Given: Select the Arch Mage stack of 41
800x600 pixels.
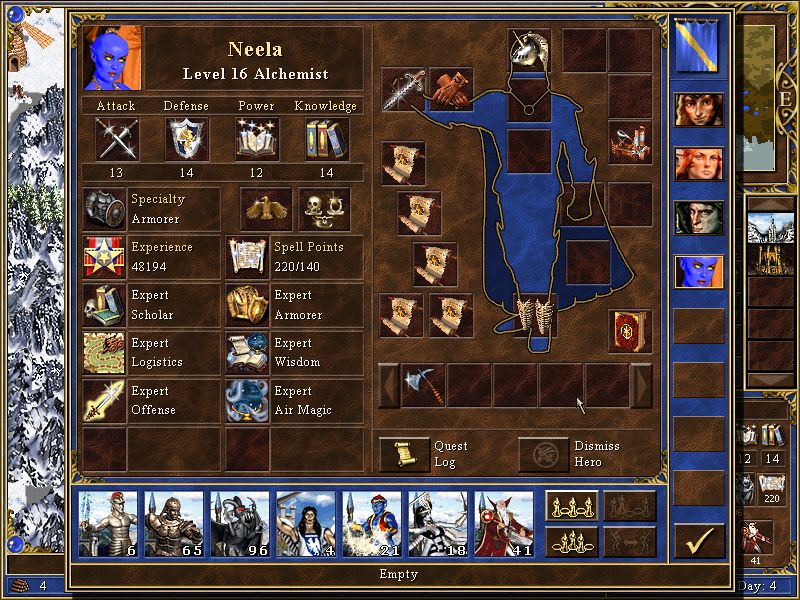Looking at the screenshot, I should click(x=504, y=523).
